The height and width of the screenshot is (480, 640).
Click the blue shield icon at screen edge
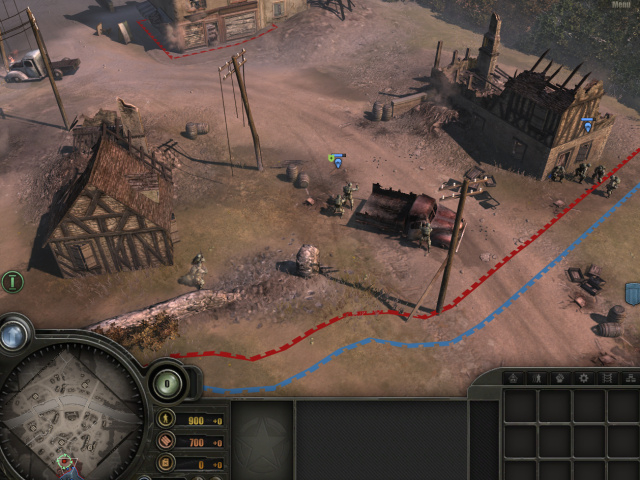click(633, 293)
